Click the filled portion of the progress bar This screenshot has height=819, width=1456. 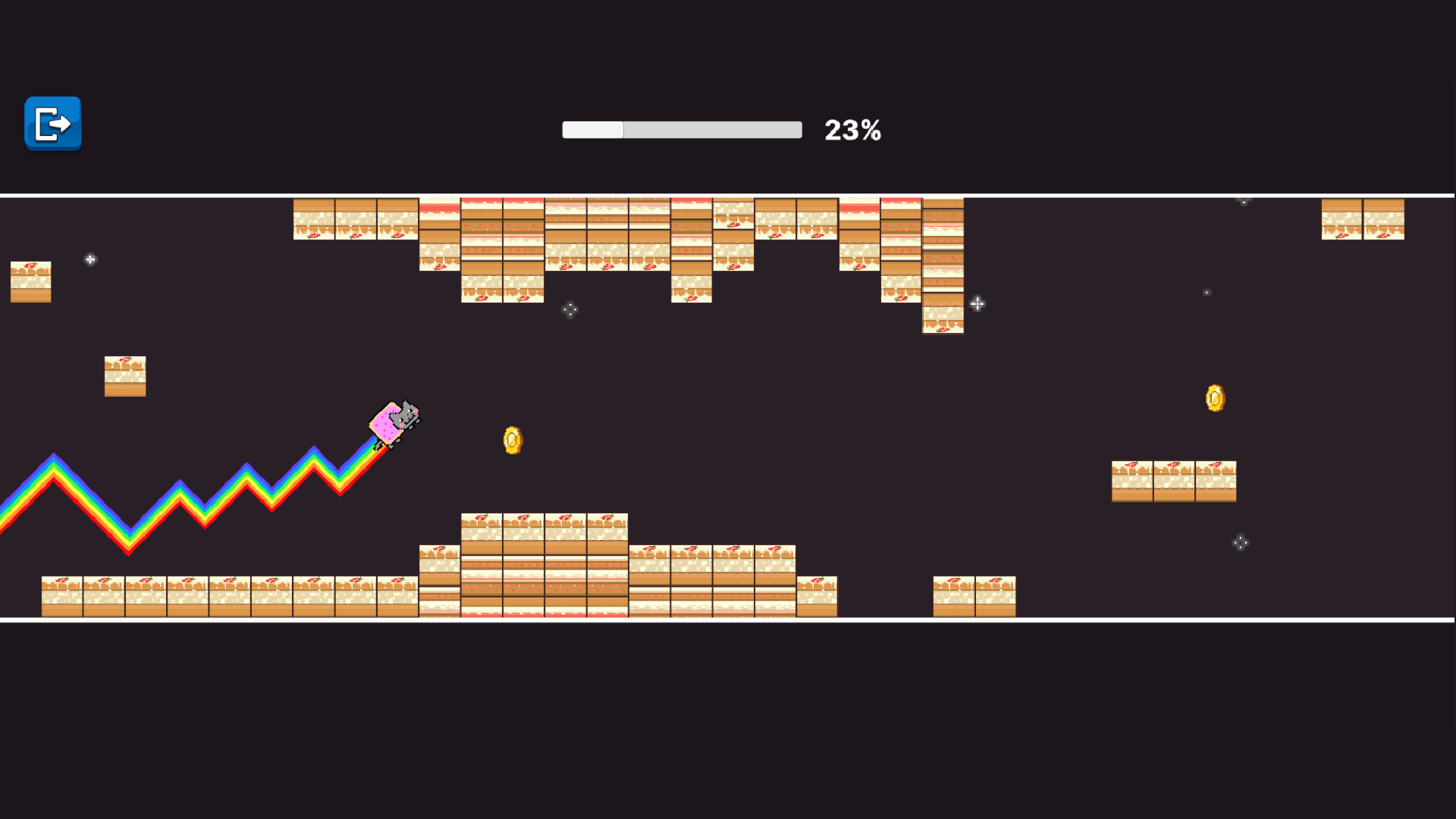[591, 130]
